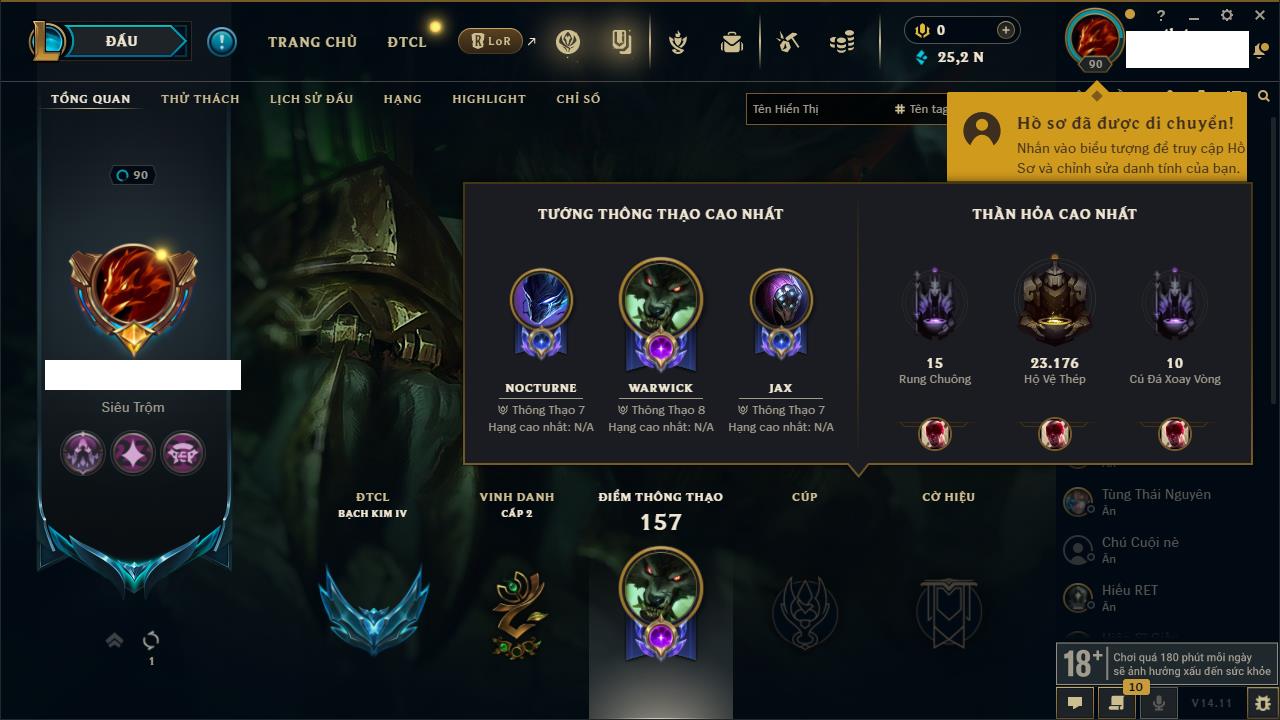This screenshot has height=720, width=1280.
Task: Open the ĐTCL Bạch Kim IV rank emblem
Action: click(373, 608)
